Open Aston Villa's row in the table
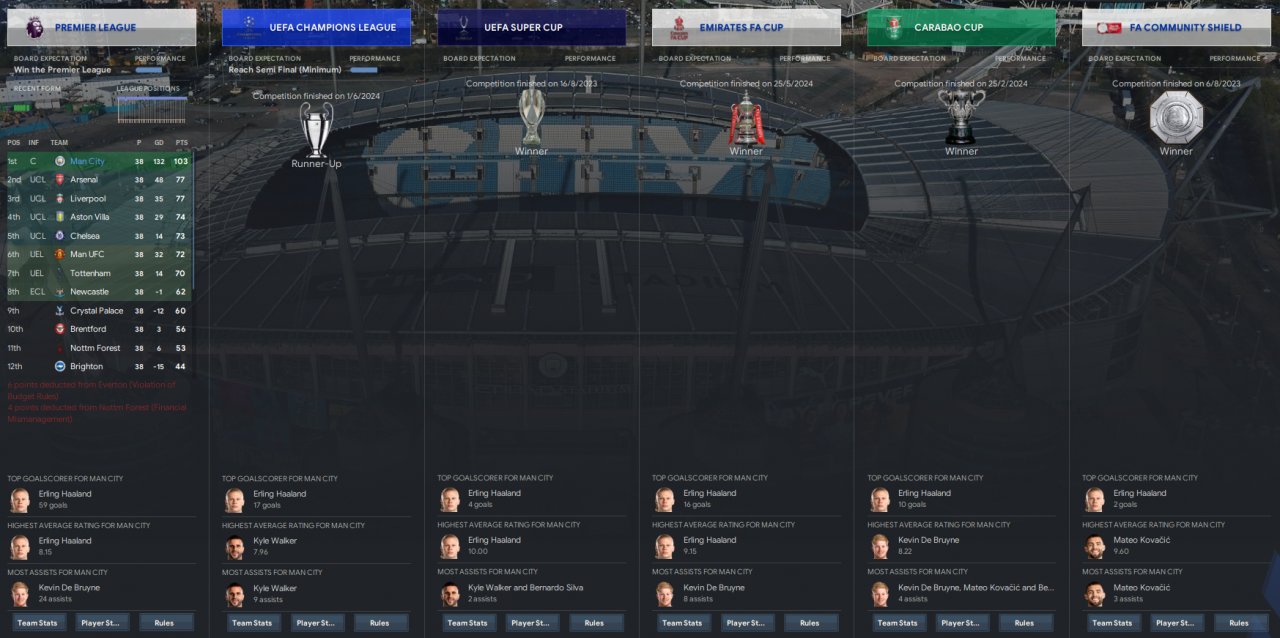Screen dimensions: 1280x638 pyautogui.click(x=90, y=217)
